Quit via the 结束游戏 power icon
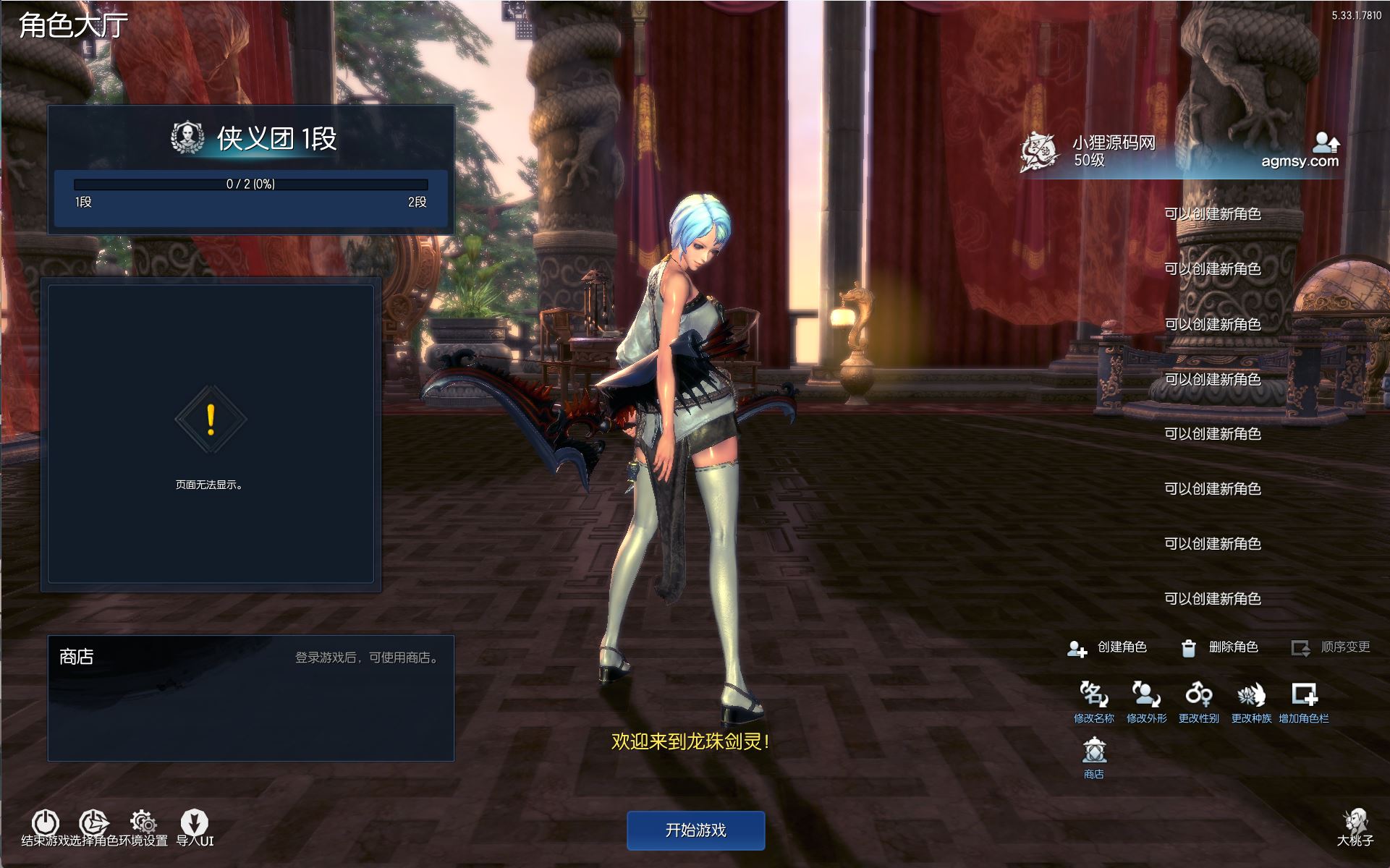1390x868 pixels. [45, 822]
